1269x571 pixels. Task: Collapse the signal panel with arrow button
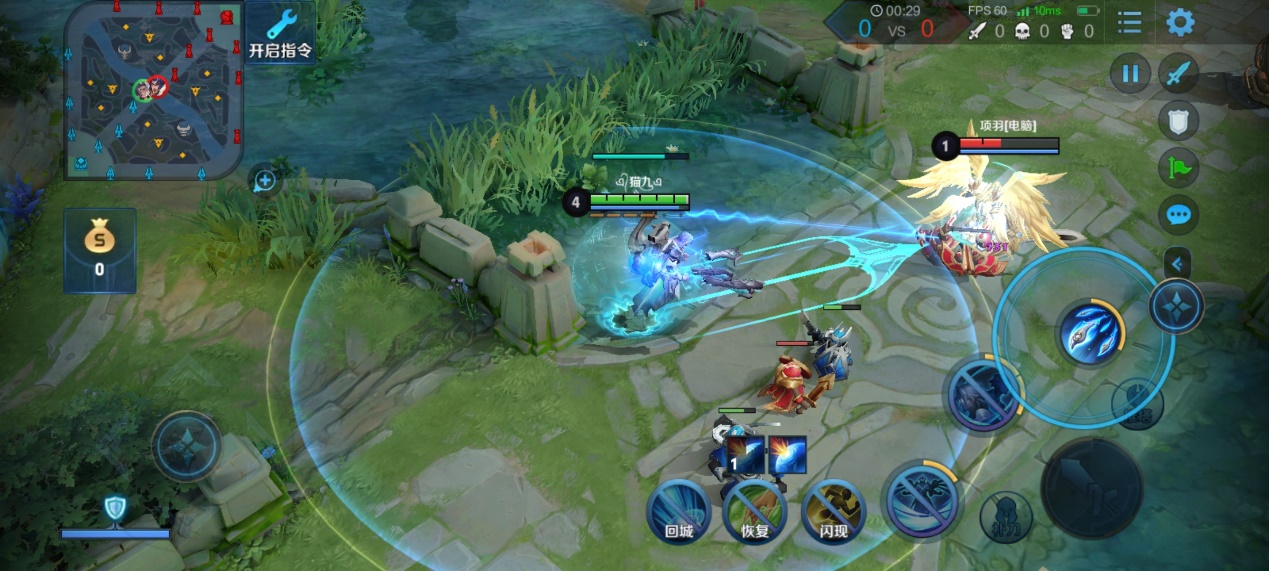pyautogui.click(x=1178, y=263)
